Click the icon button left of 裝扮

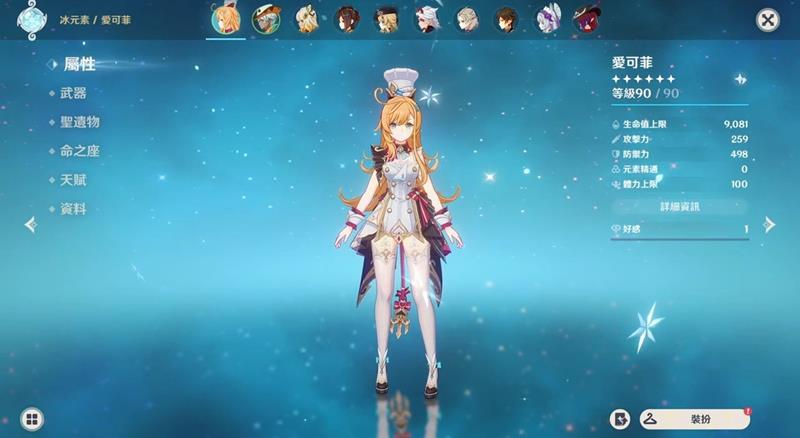coord(621,419)
